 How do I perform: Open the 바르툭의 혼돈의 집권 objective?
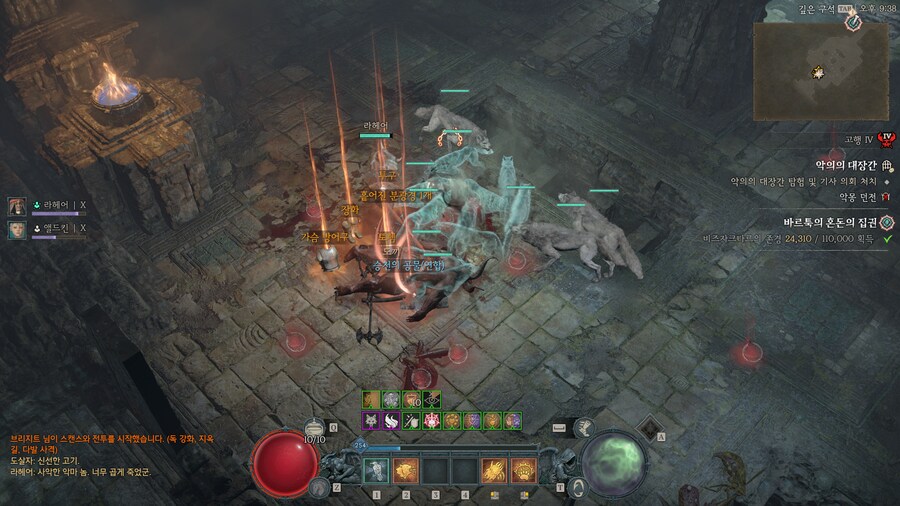830,222
